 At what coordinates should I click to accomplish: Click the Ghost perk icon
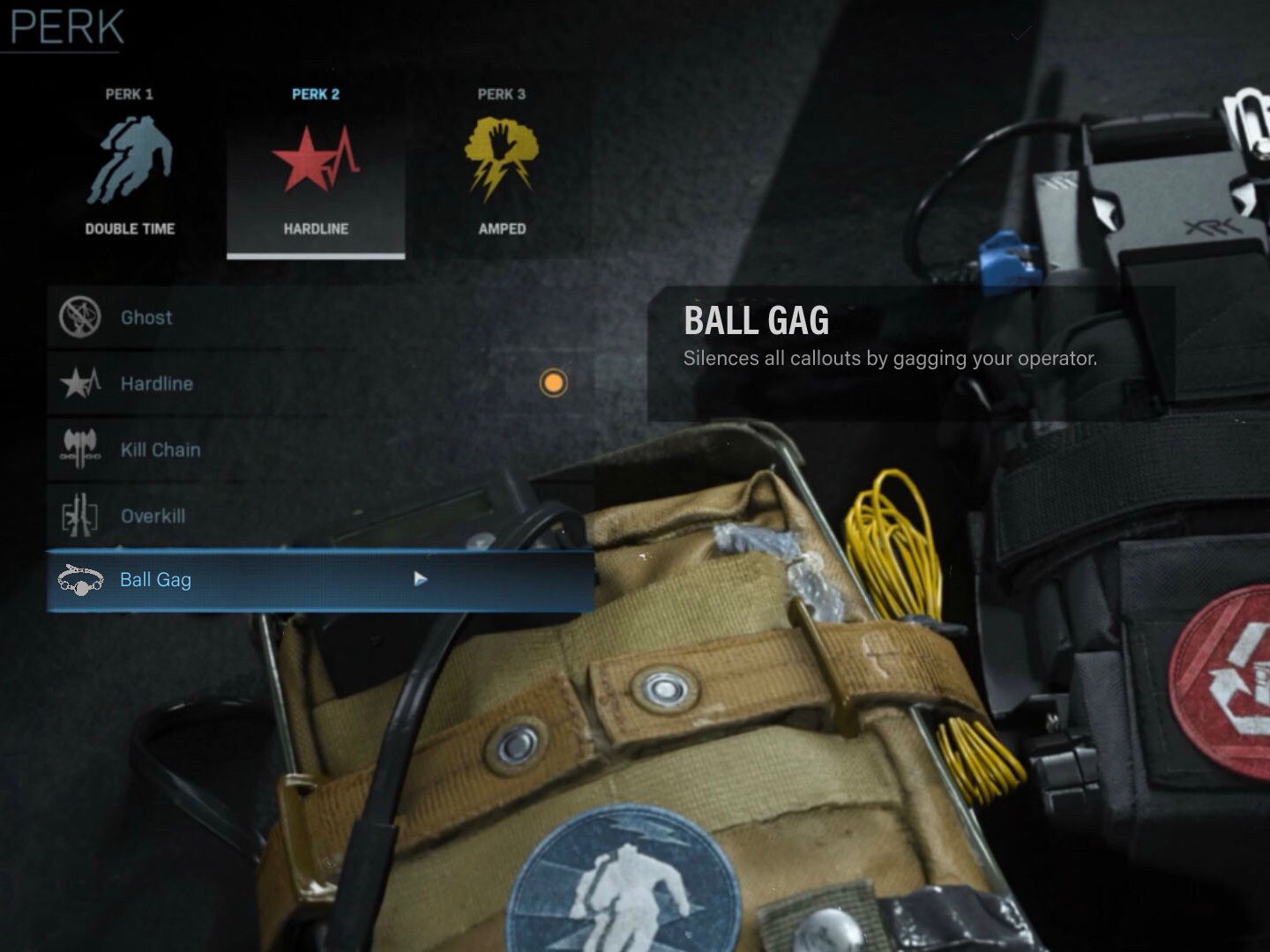tap(79, 317)
